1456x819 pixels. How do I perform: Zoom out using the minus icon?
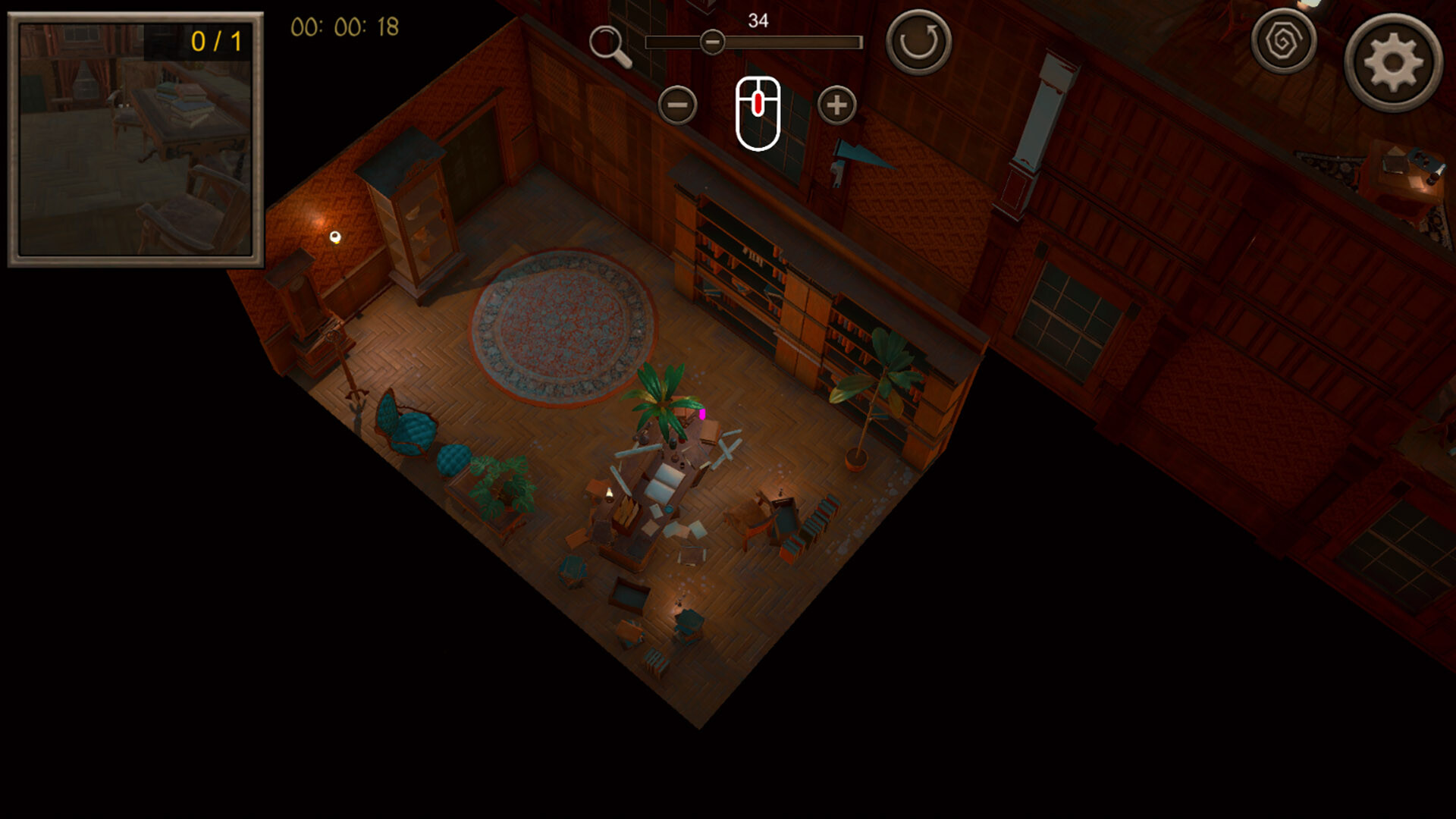(677, 105)
